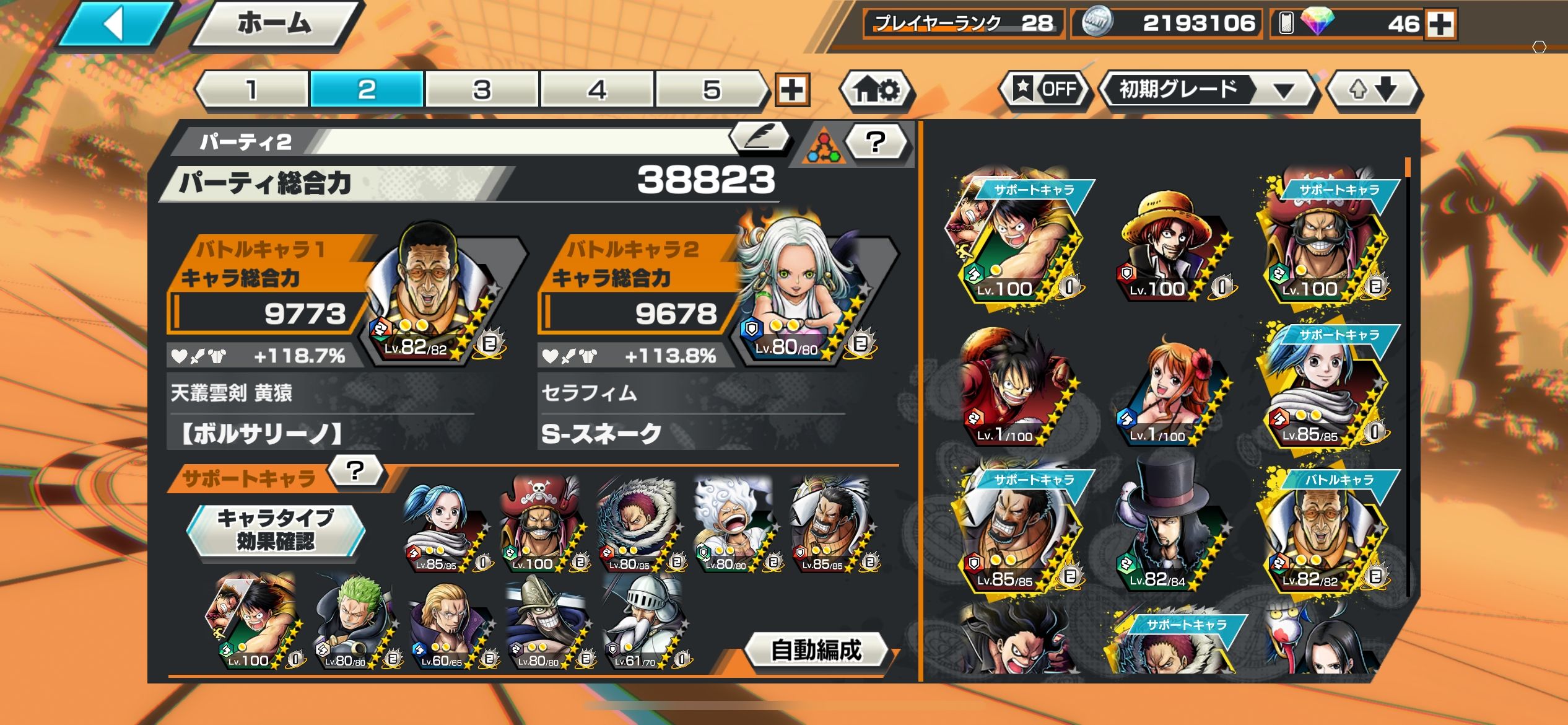1568x725 pixels.
Task: Select party tab 3
Action: [x=482, y=90]
